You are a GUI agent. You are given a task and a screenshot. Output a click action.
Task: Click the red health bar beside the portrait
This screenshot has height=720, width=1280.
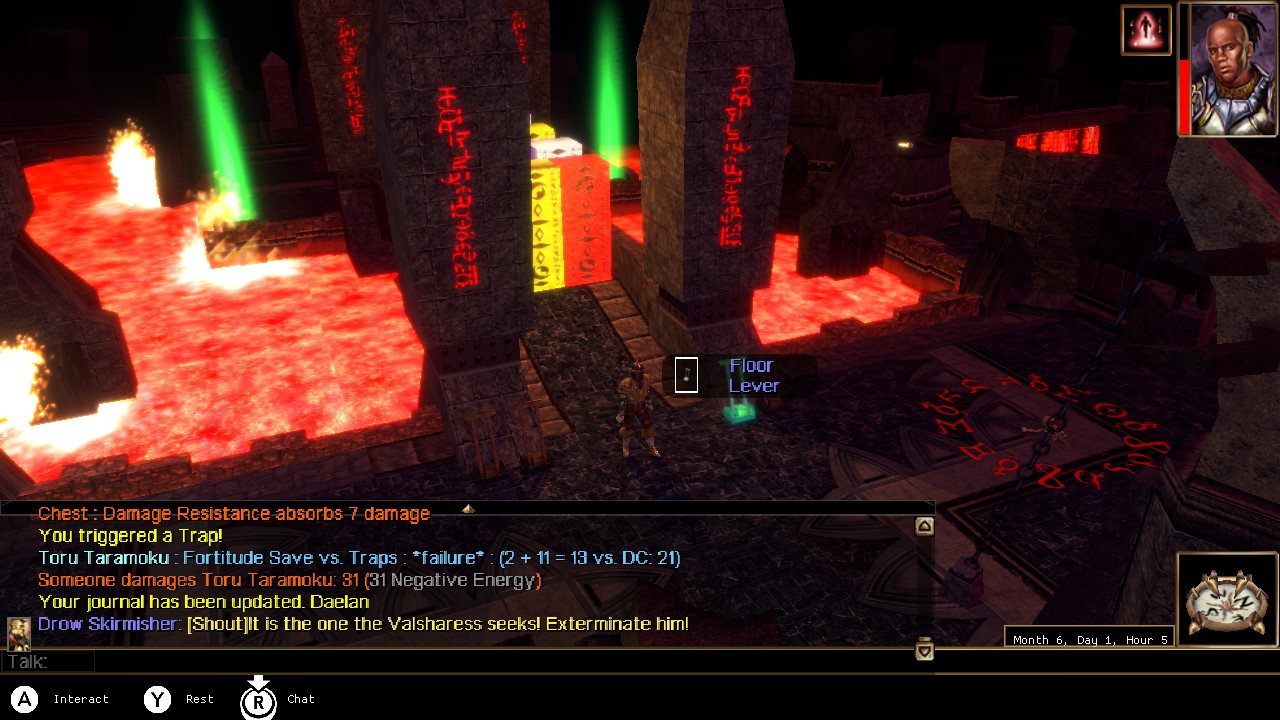(x=1182, y=75)
